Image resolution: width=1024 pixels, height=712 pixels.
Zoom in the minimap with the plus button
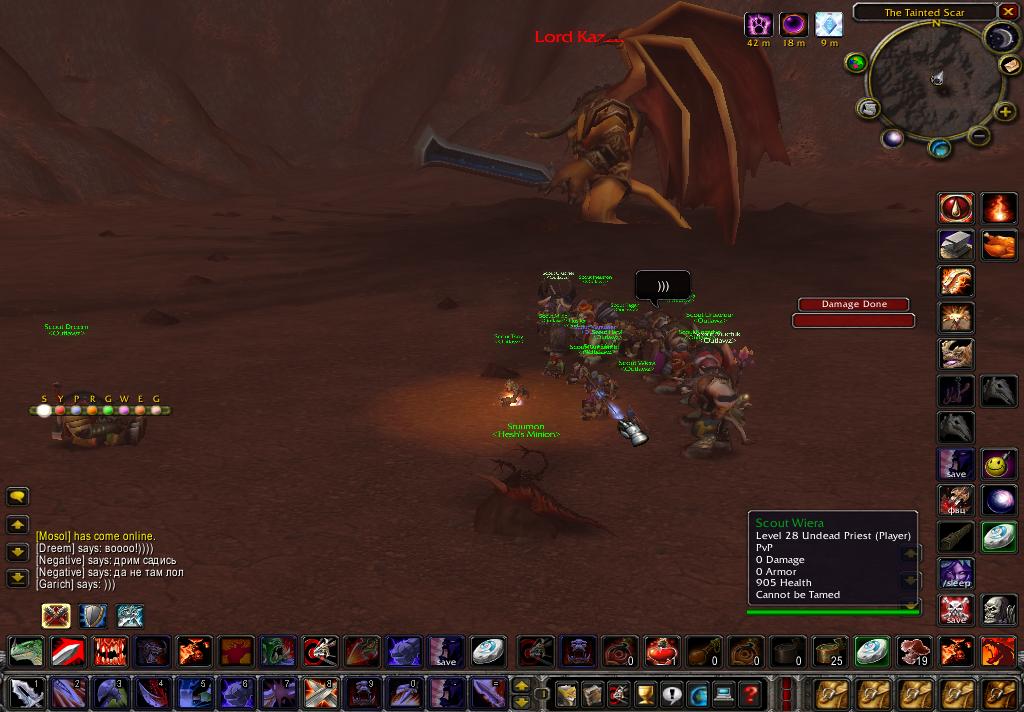tap(1005, 112)
